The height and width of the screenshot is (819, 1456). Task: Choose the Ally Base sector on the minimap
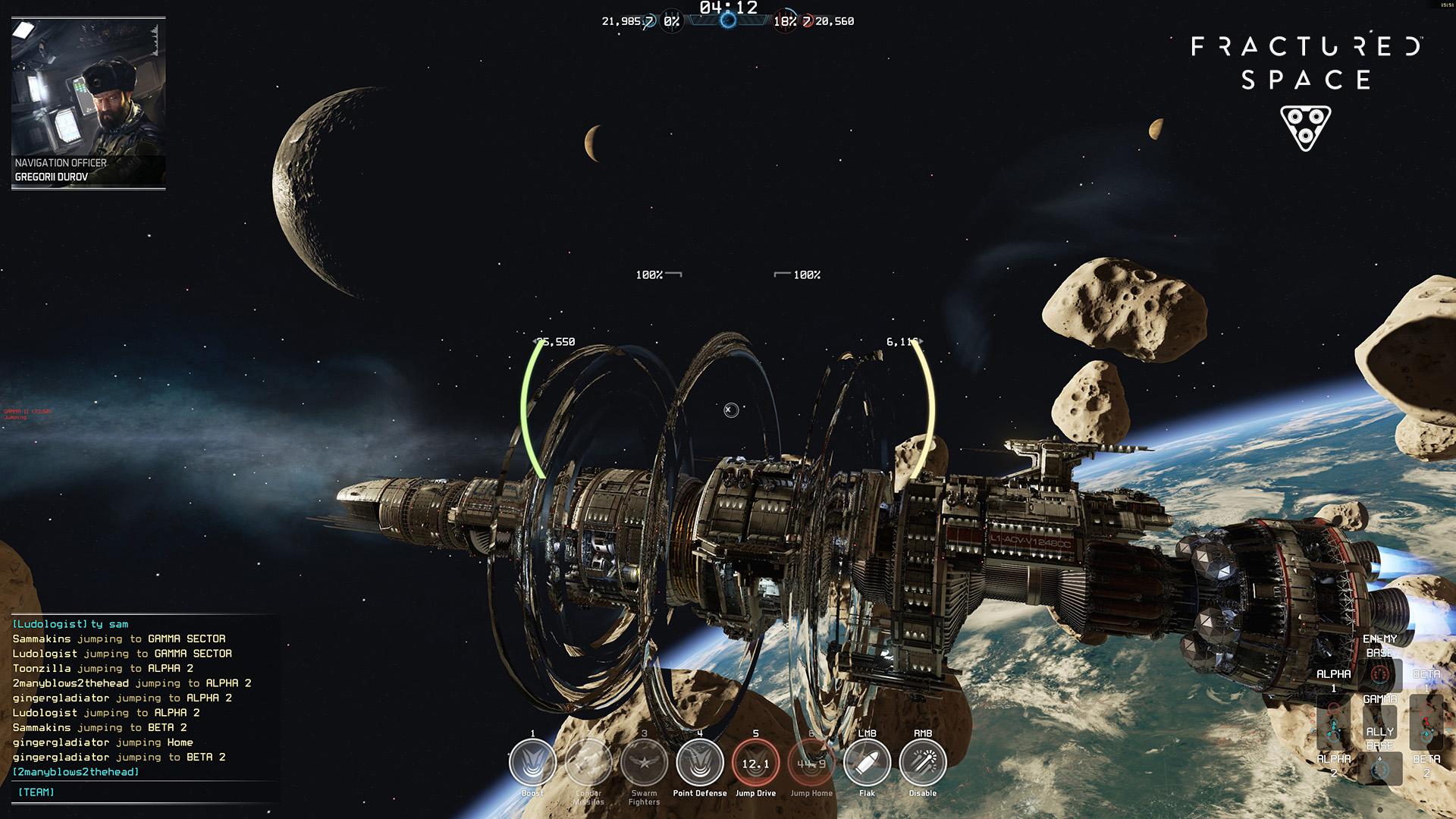1379,767
